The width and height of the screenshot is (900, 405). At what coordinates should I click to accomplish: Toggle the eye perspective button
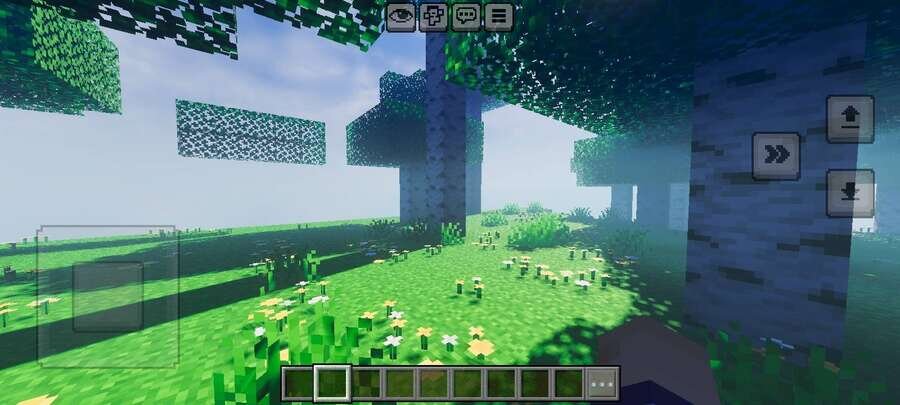tap(401, 16)
